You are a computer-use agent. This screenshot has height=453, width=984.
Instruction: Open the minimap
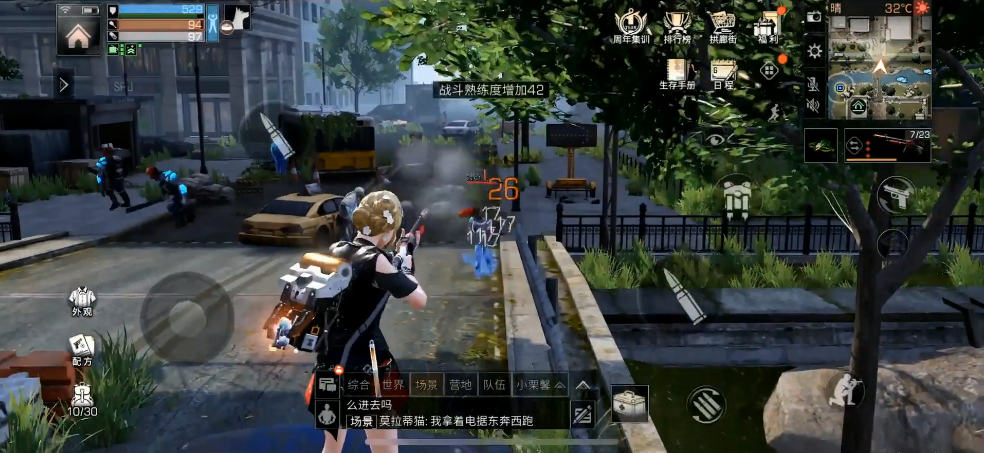(880, 67)
